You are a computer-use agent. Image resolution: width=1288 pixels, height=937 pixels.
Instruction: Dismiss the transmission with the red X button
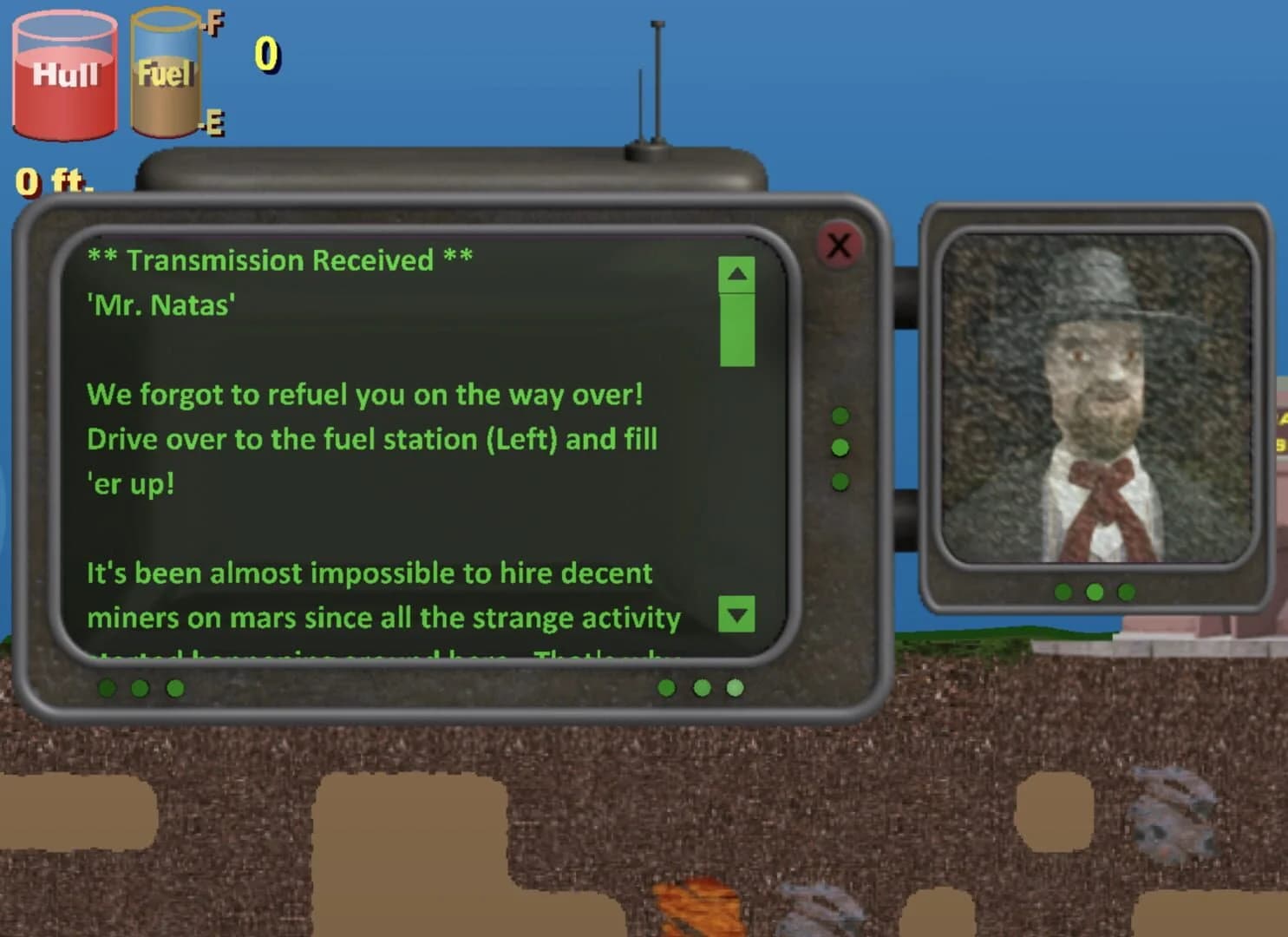pyautogui.click(x=838, y=246)
